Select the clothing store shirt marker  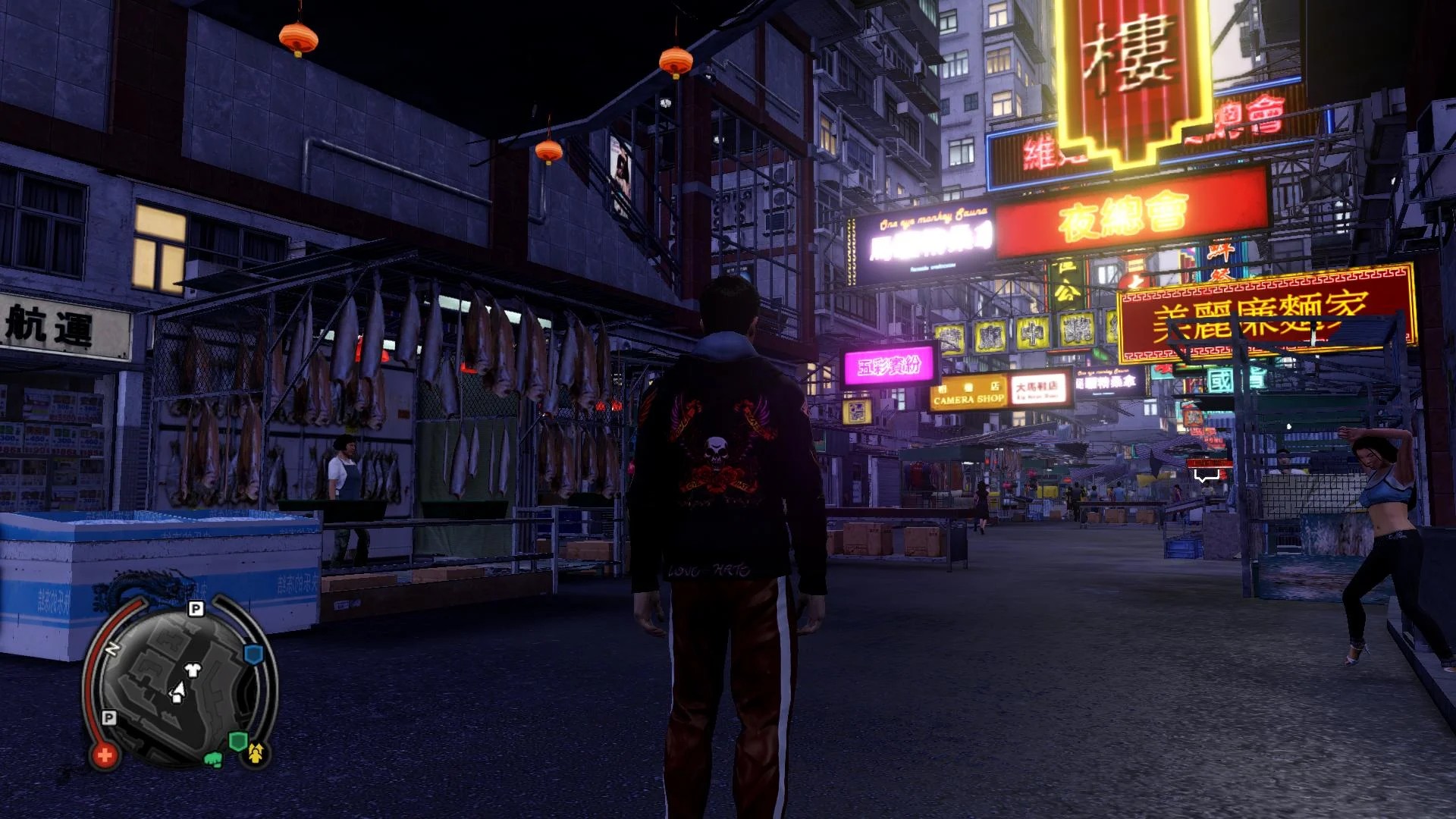(193, 670)
